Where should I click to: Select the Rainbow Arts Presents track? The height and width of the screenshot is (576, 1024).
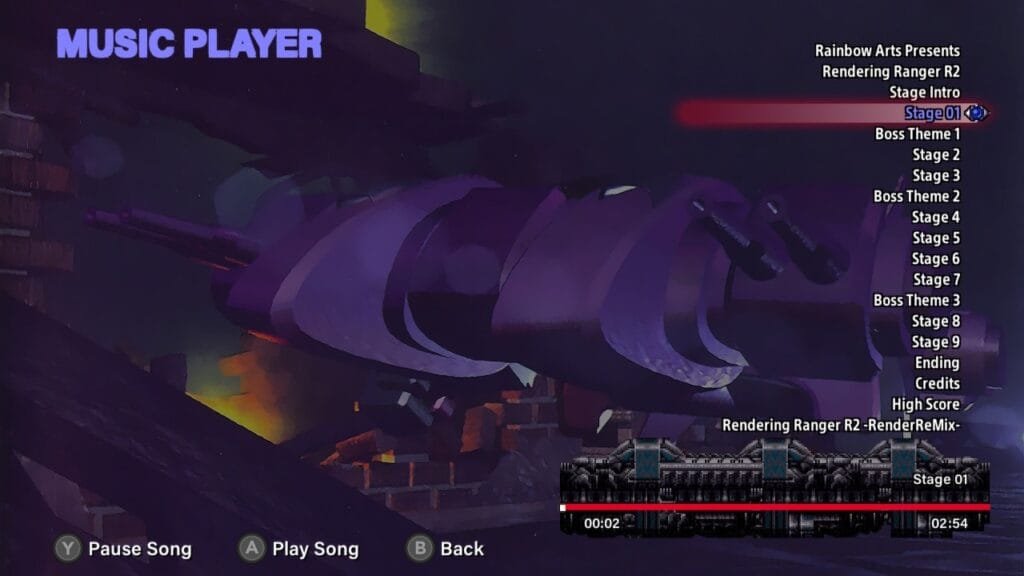(887, 51)
